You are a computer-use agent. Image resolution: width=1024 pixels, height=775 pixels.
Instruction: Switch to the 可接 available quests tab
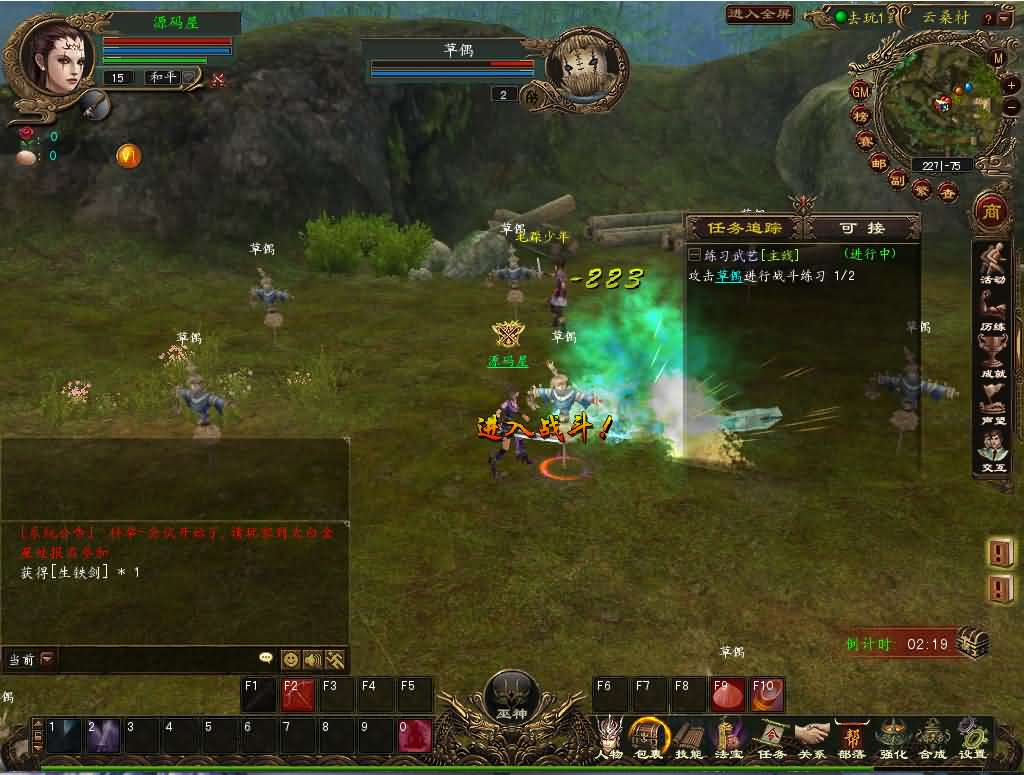[862, 227]
